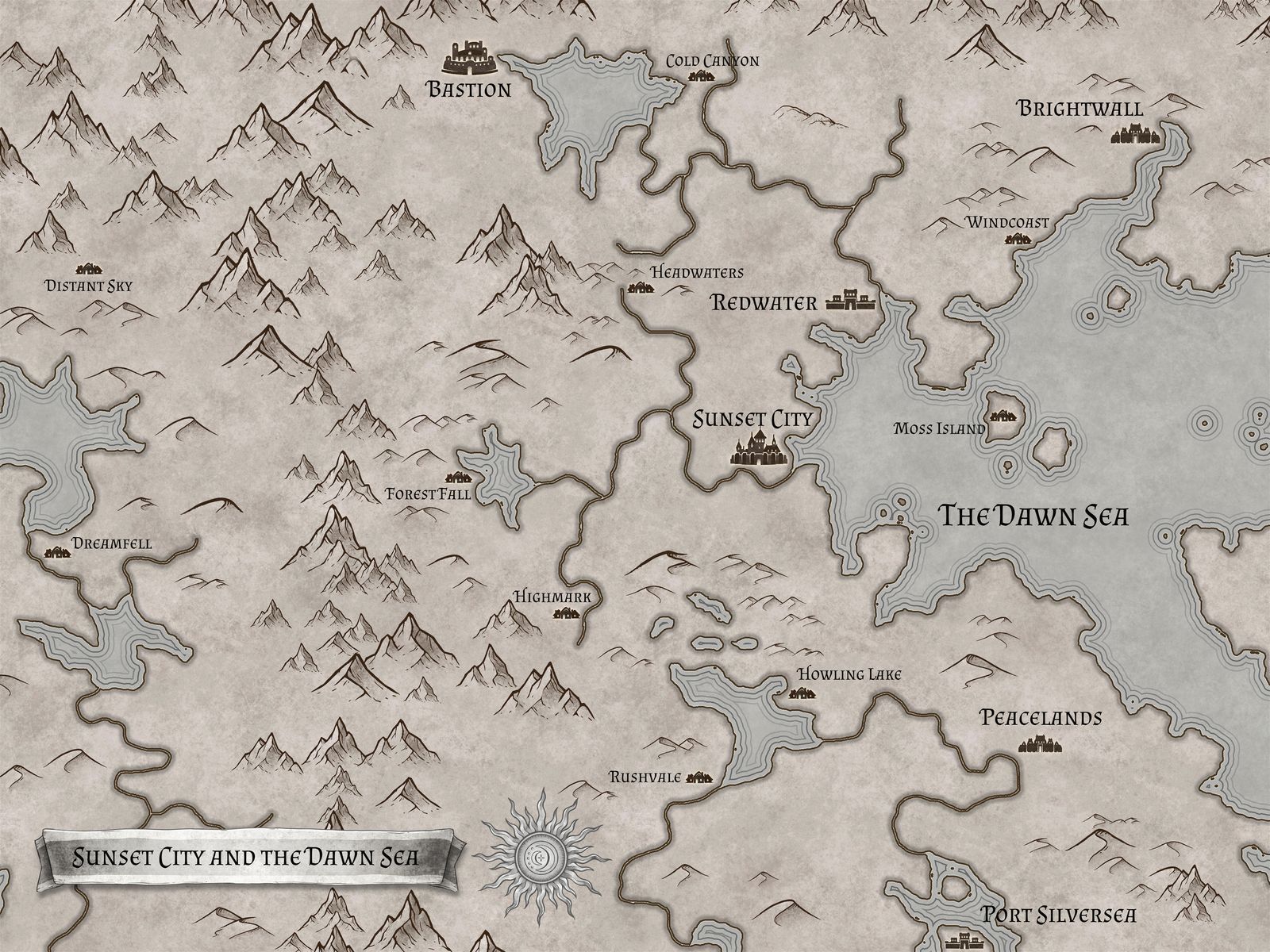Click the Sunset City castle marker

point(758,450)
